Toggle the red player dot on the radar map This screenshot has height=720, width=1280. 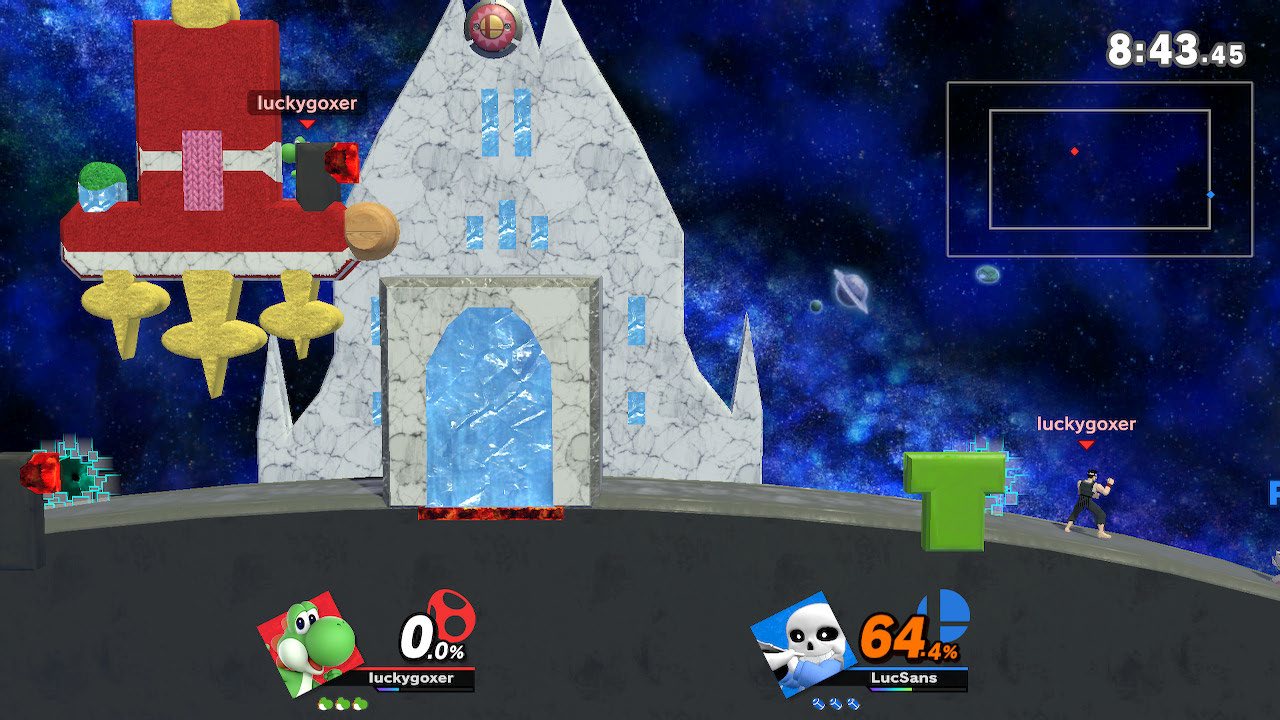pos(1074,151)
